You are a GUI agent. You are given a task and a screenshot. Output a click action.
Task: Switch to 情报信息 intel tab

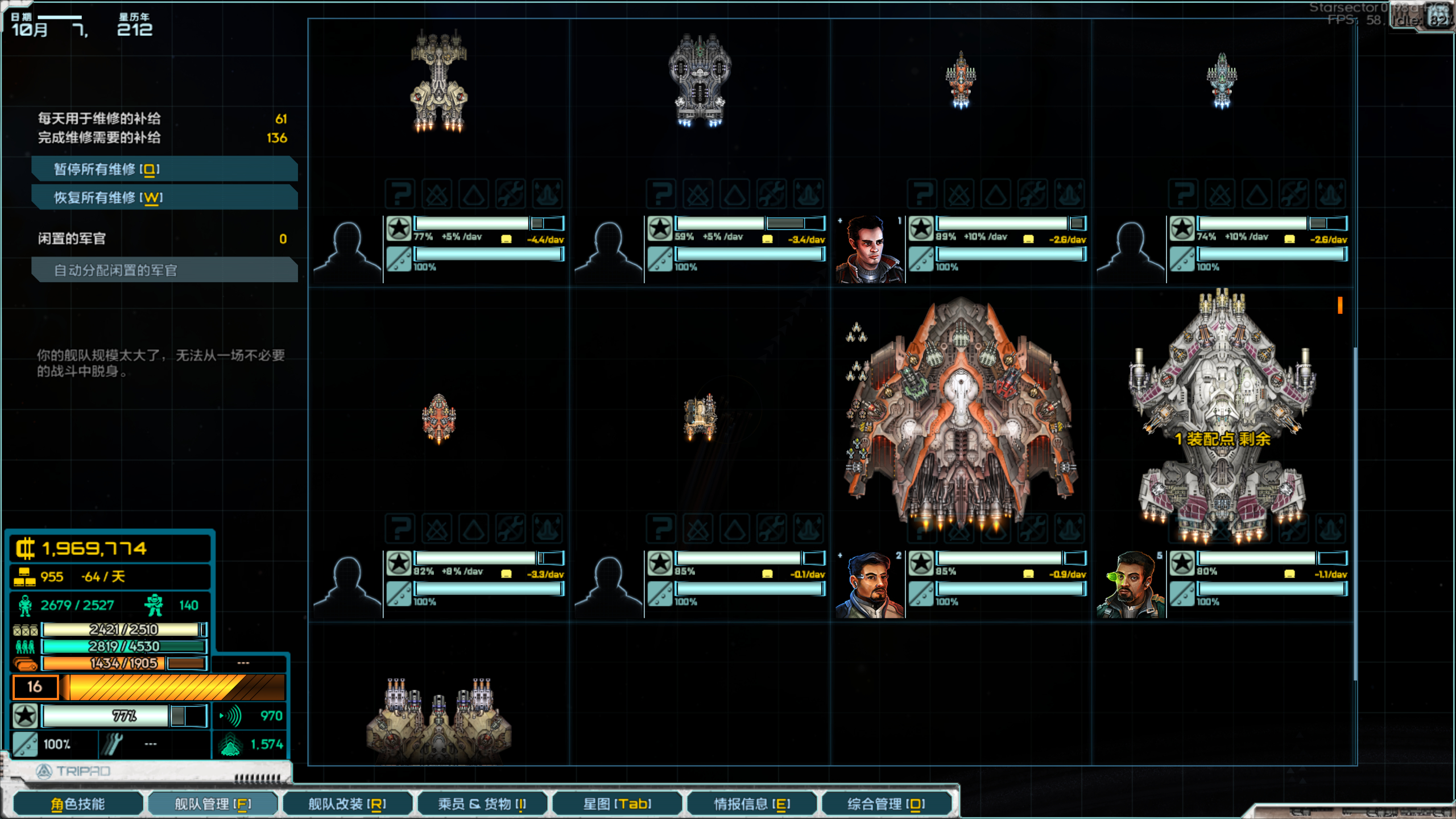751,804
